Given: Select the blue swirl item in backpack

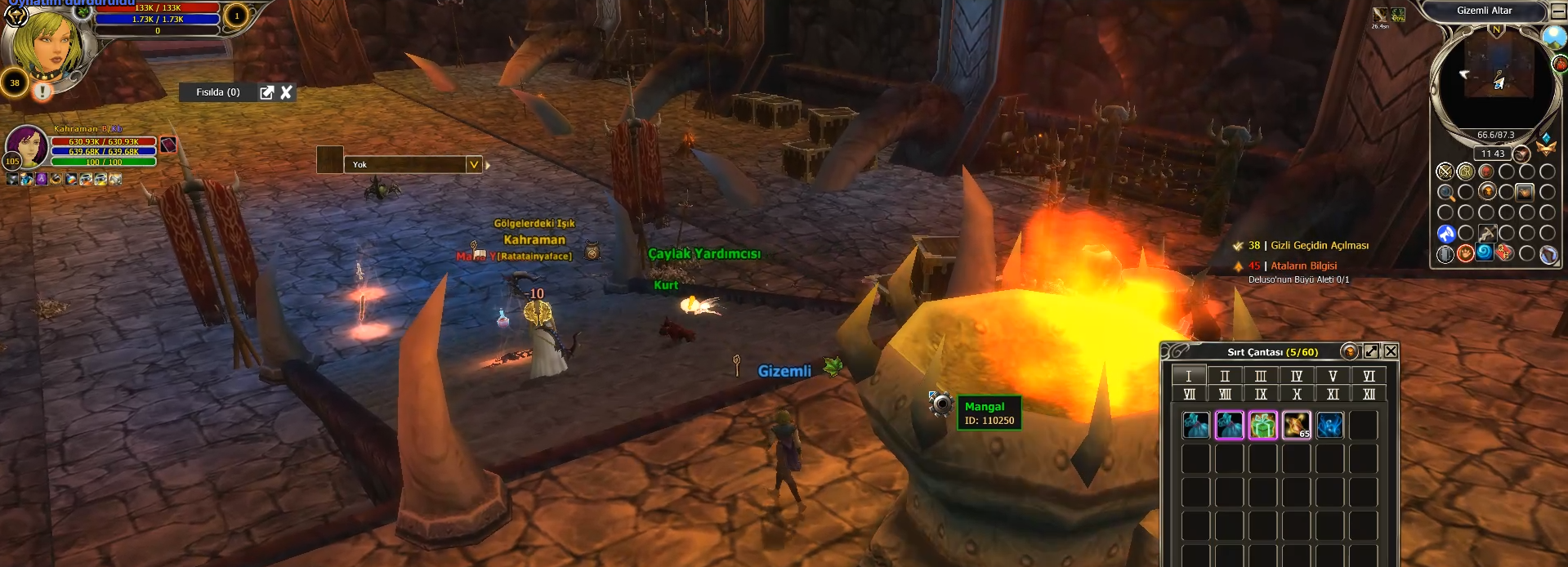Looking at the screenshot, I should point(1330,425).
